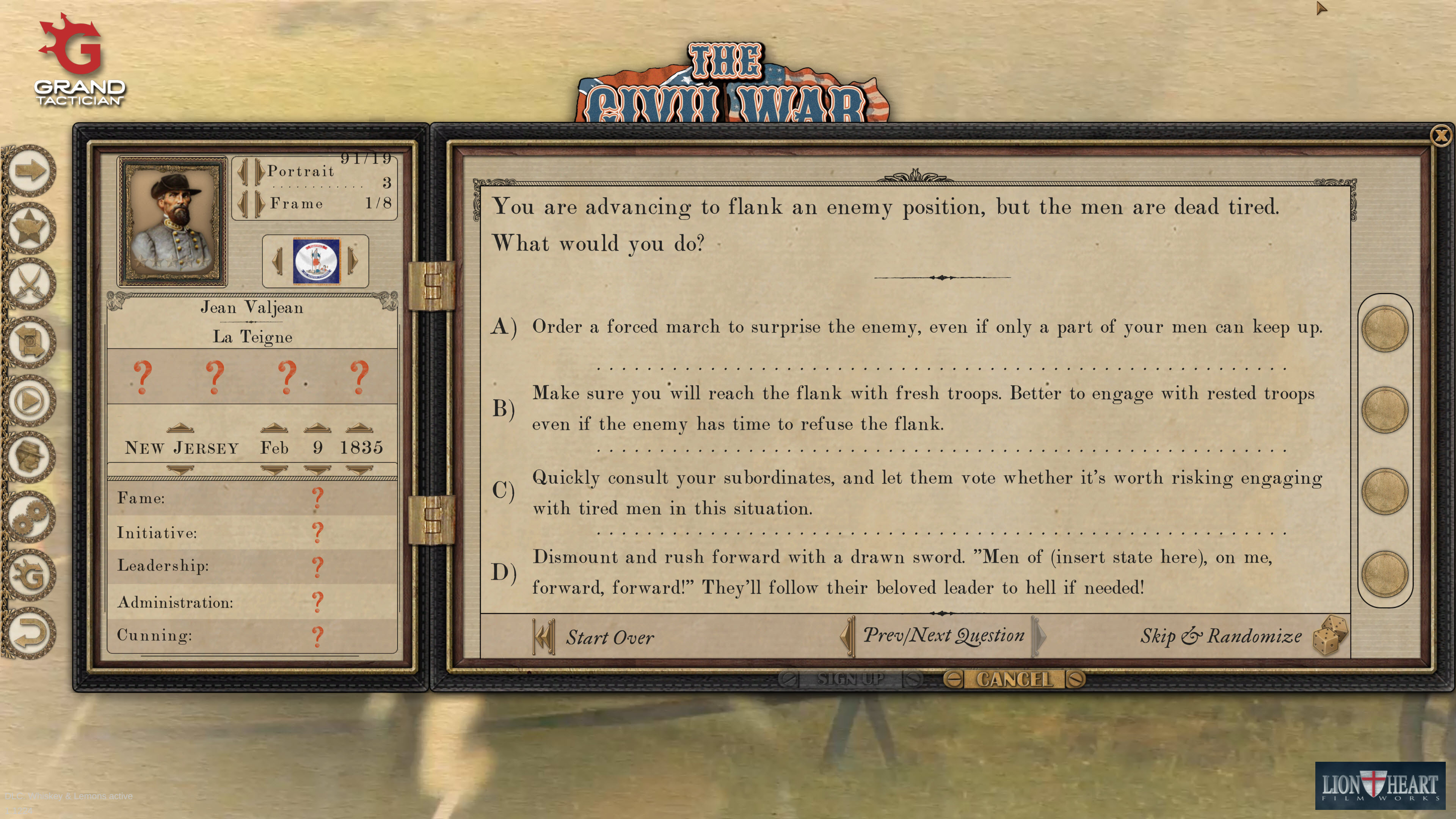Choose answer D, dismount with drawn sword
Viewport: 1456px width, 819px height.
pyautogui.click(x=1384, y=573)
